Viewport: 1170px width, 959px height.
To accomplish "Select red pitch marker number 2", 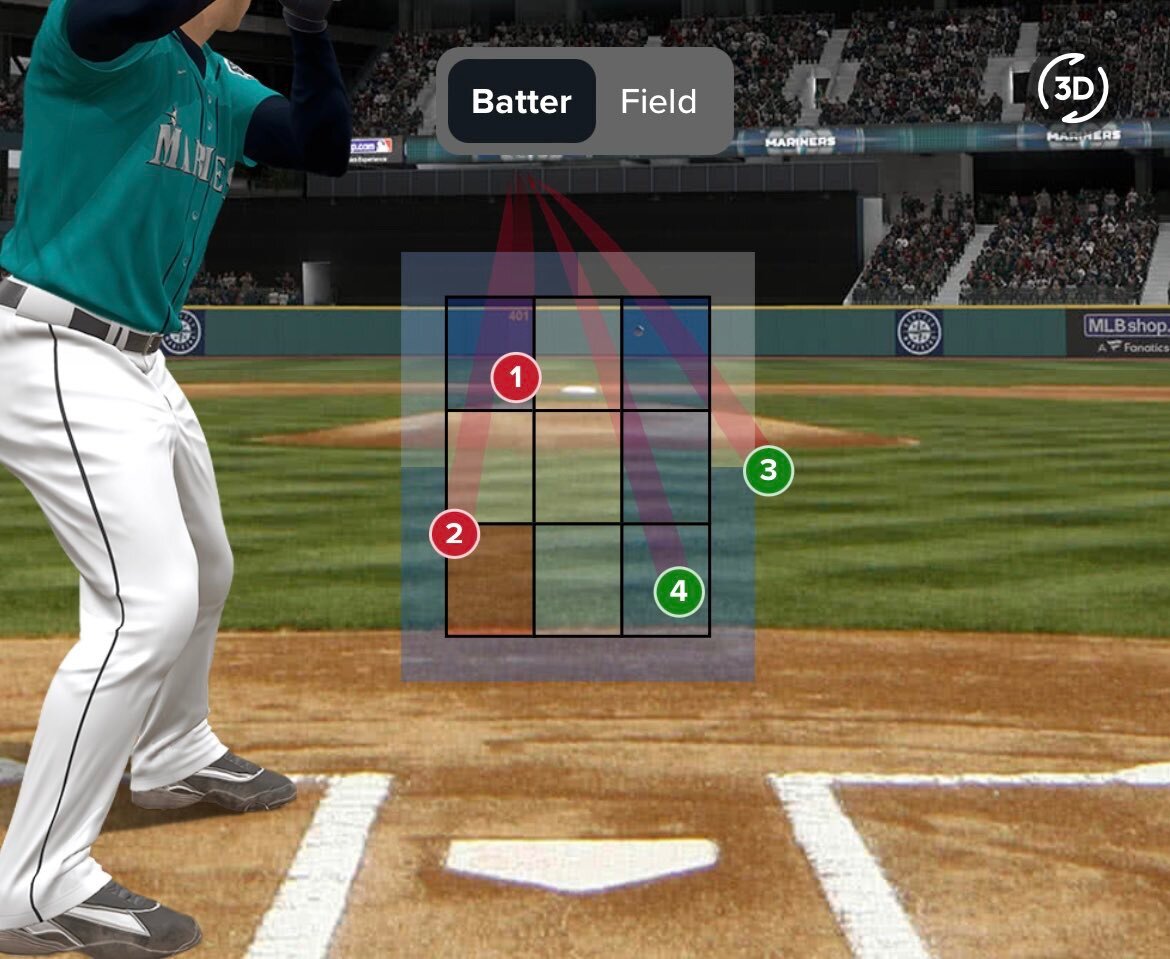I will click(455, 534).
